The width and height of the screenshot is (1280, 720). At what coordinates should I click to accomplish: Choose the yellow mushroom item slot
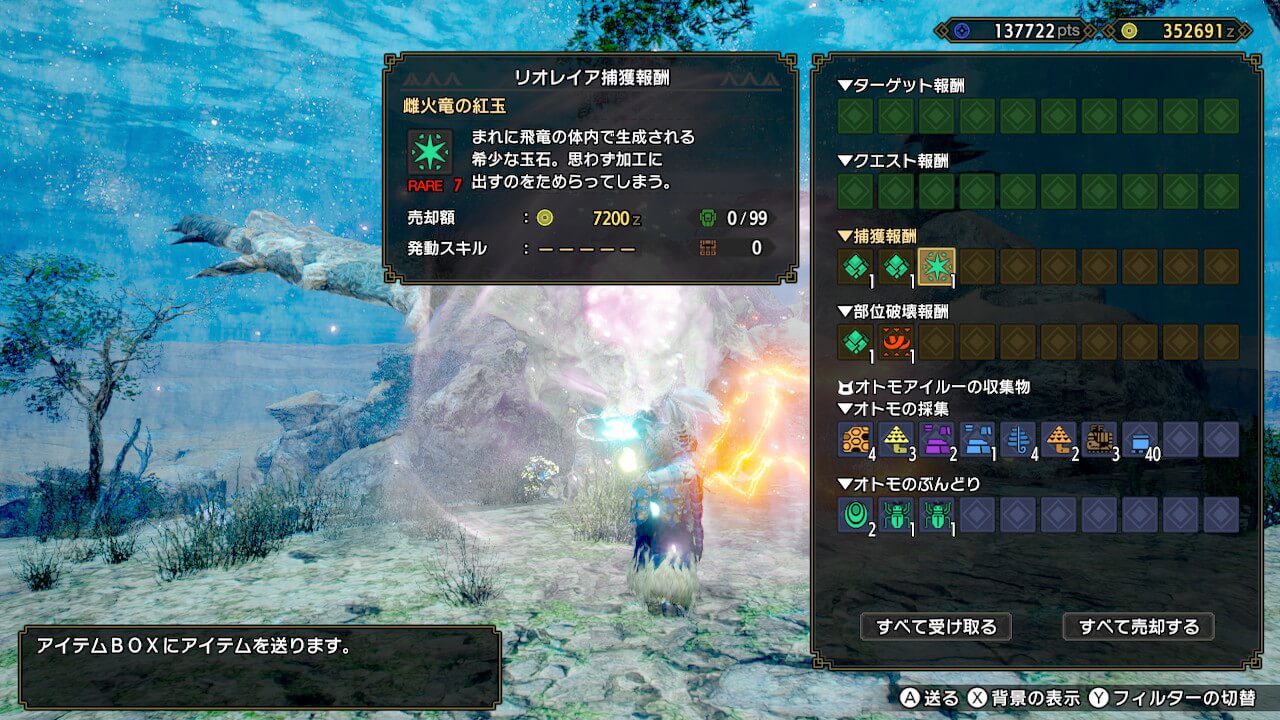(x=896, y=439)
